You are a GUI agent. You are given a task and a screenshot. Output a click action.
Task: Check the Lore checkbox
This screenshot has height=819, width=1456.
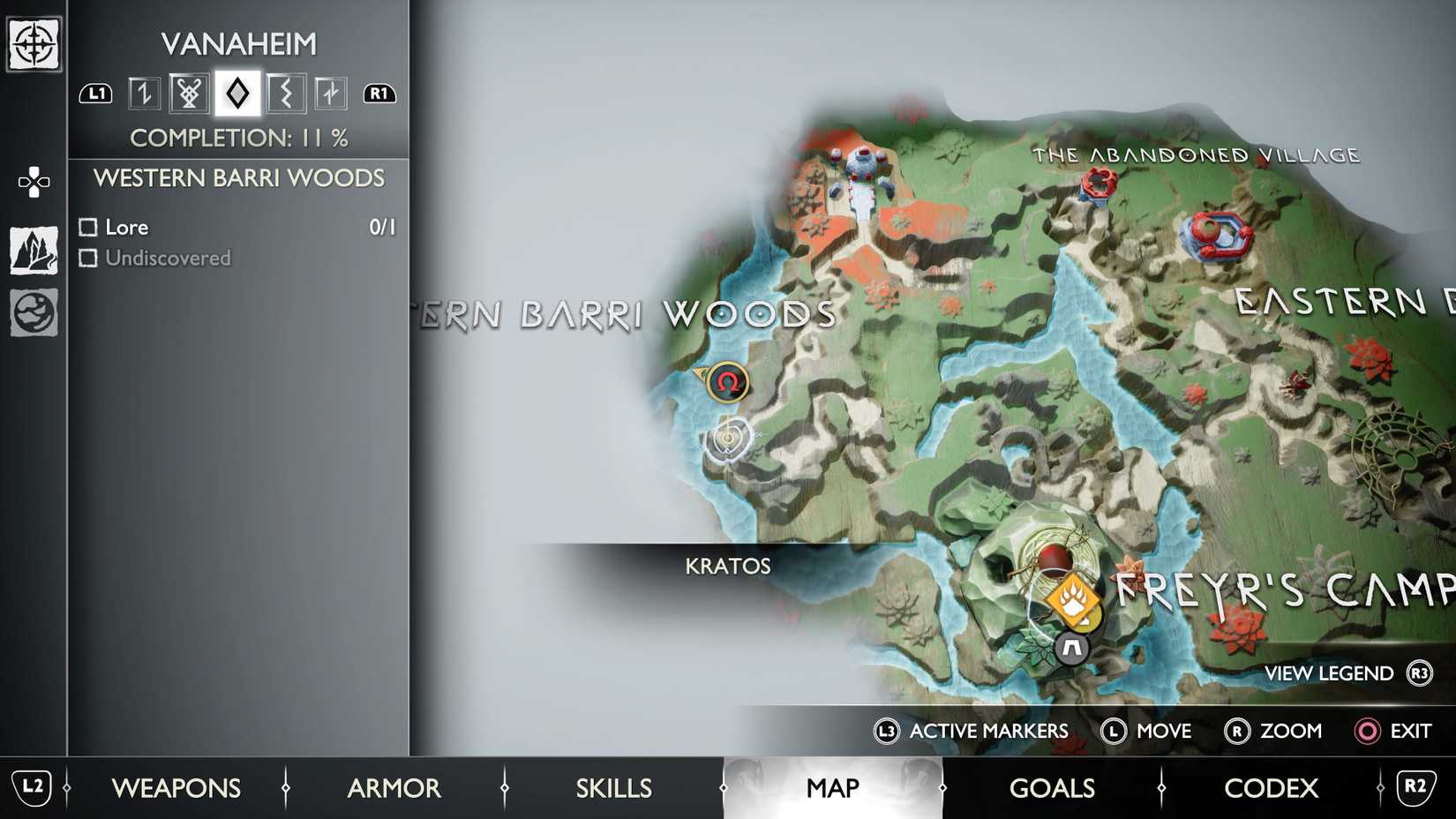pyautogui.click(x=88, y=227)
